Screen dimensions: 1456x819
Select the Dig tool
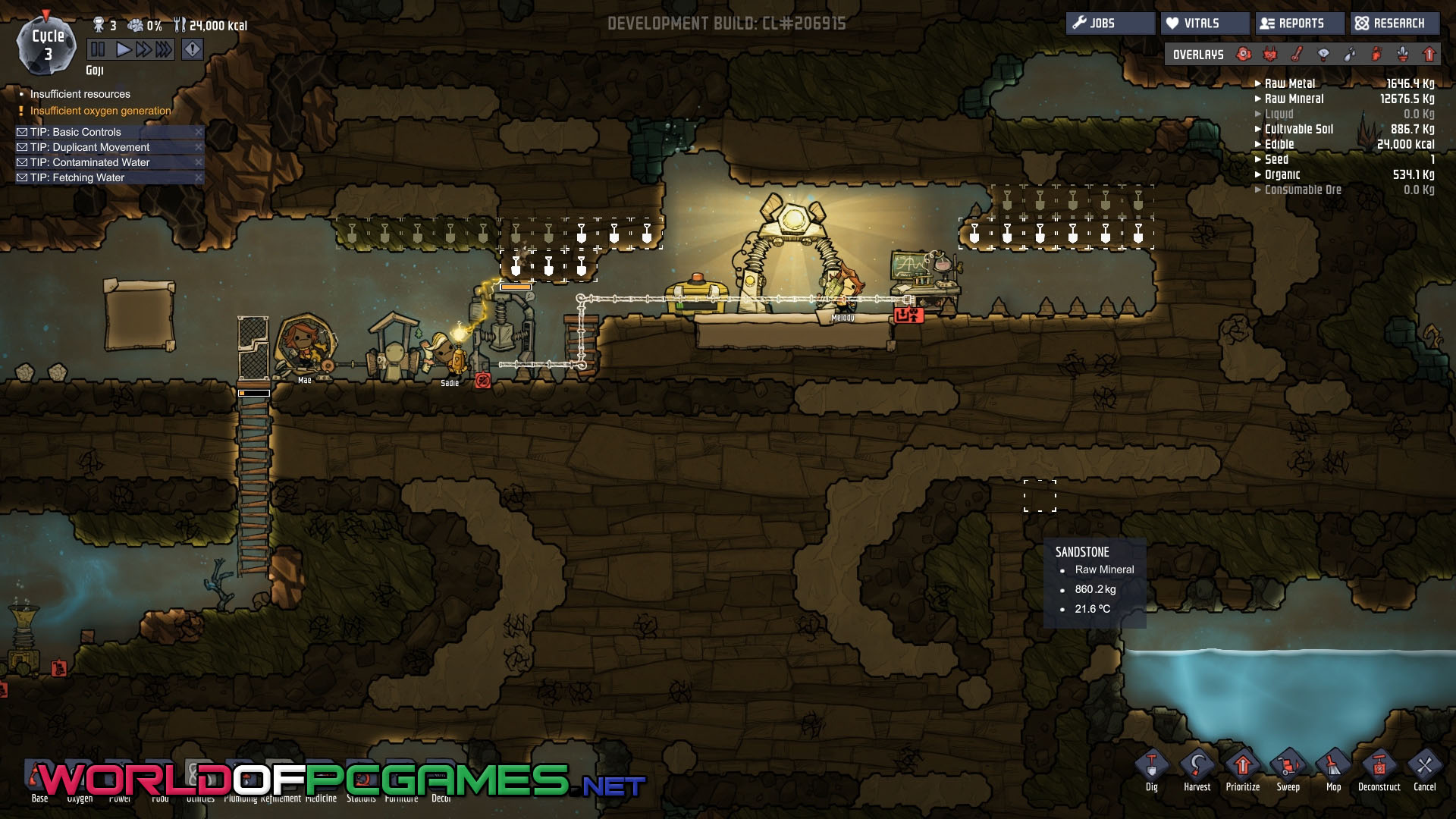pos(1151,768)
